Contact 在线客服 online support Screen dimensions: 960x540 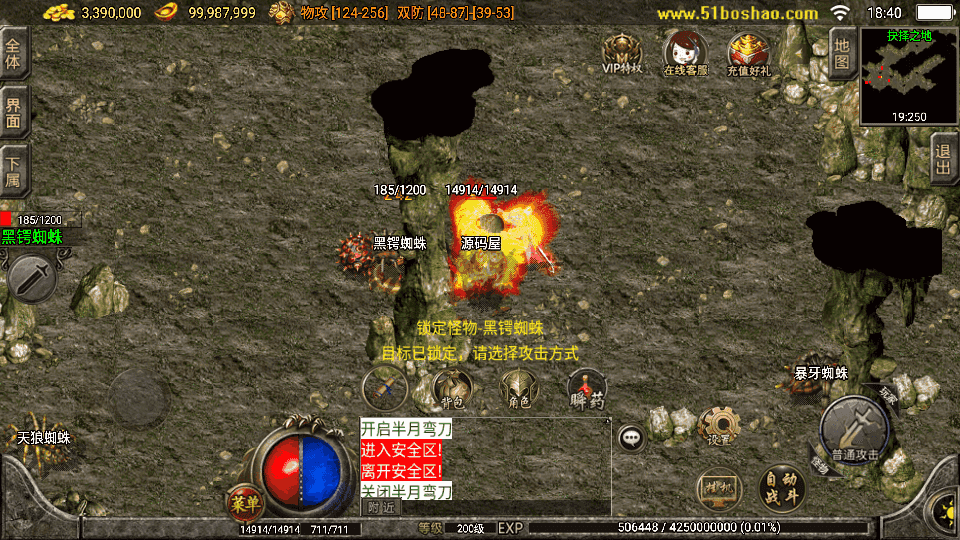coord(685,52)
